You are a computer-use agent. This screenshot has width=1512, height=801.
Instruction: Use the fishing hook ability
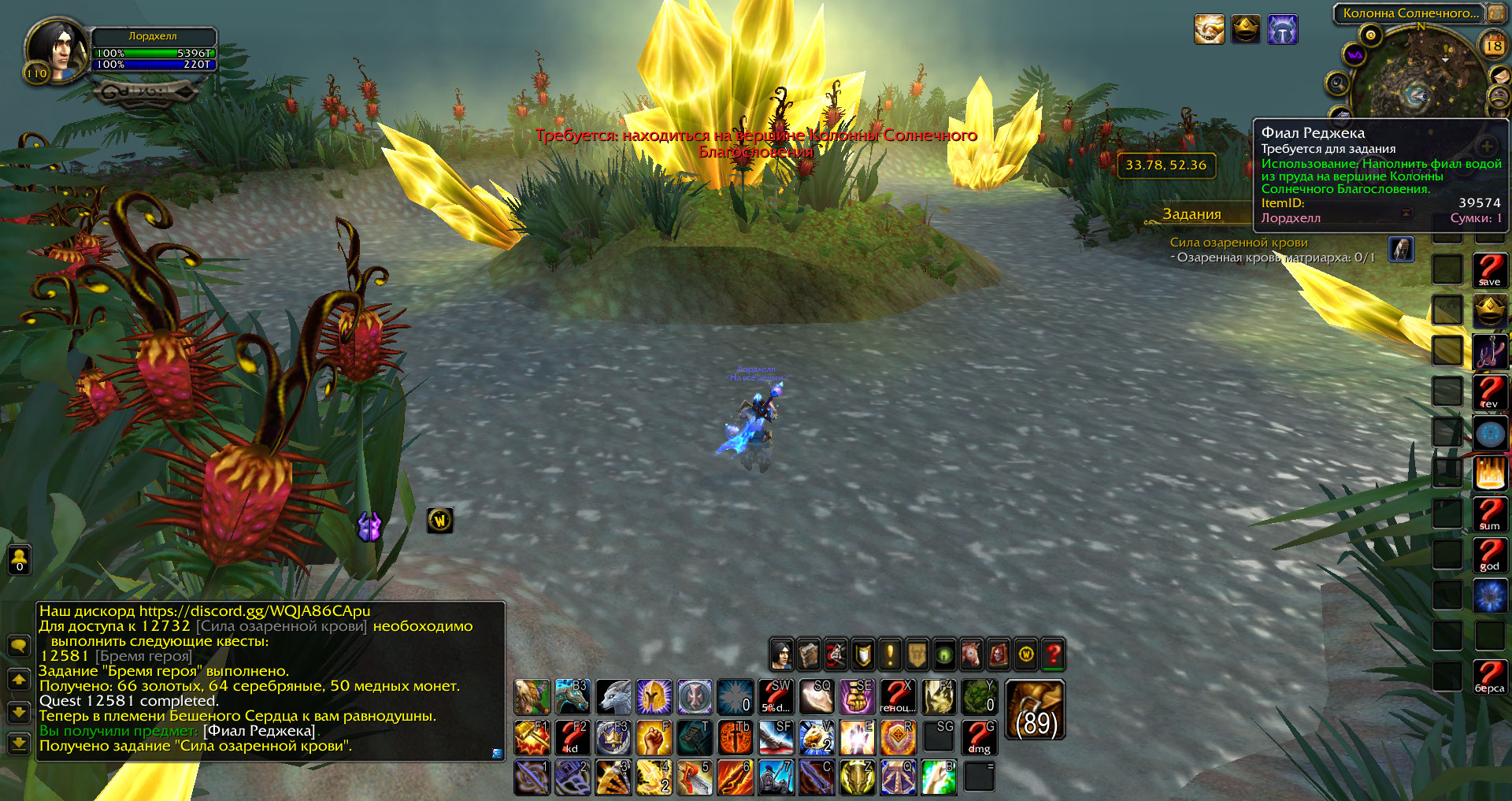click(x=1489, y=351)
